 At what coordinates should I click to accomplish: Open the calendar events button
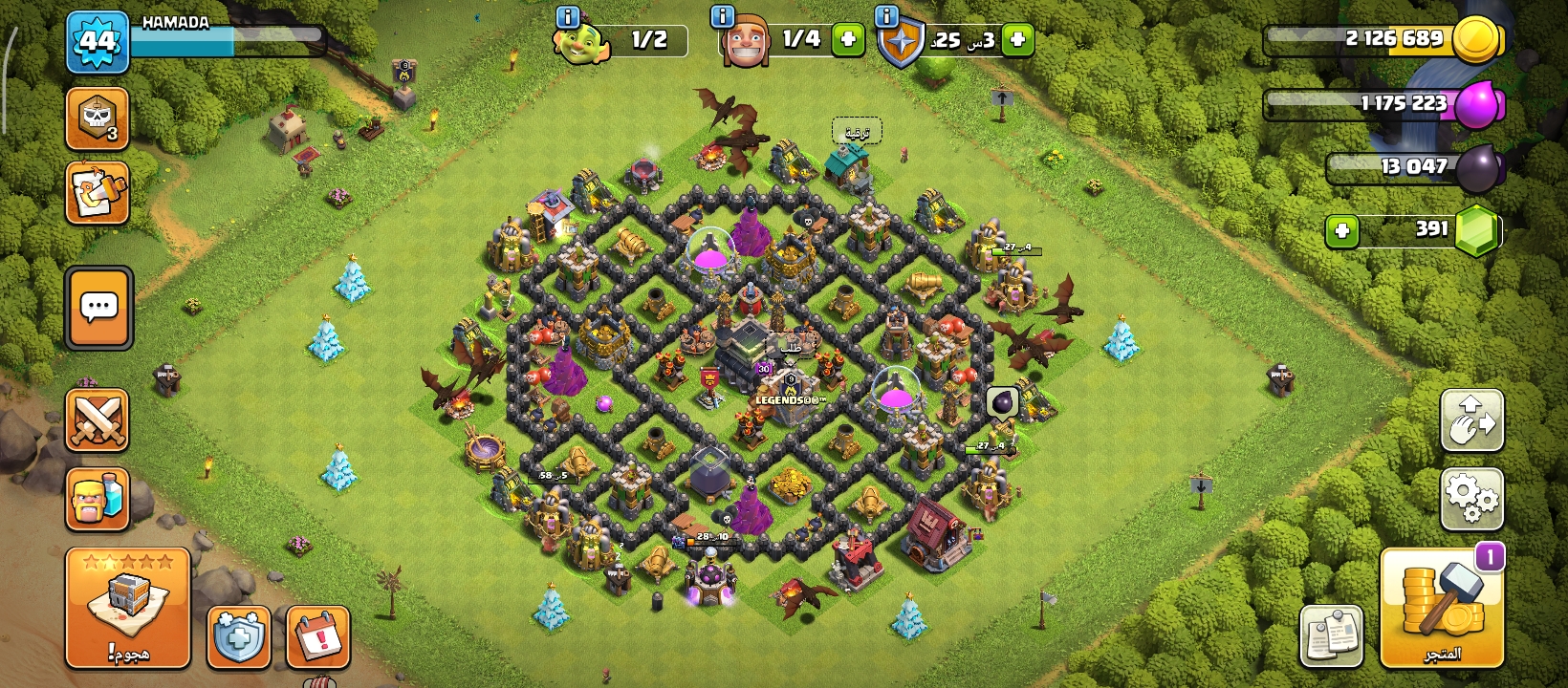tap(317, 636)
